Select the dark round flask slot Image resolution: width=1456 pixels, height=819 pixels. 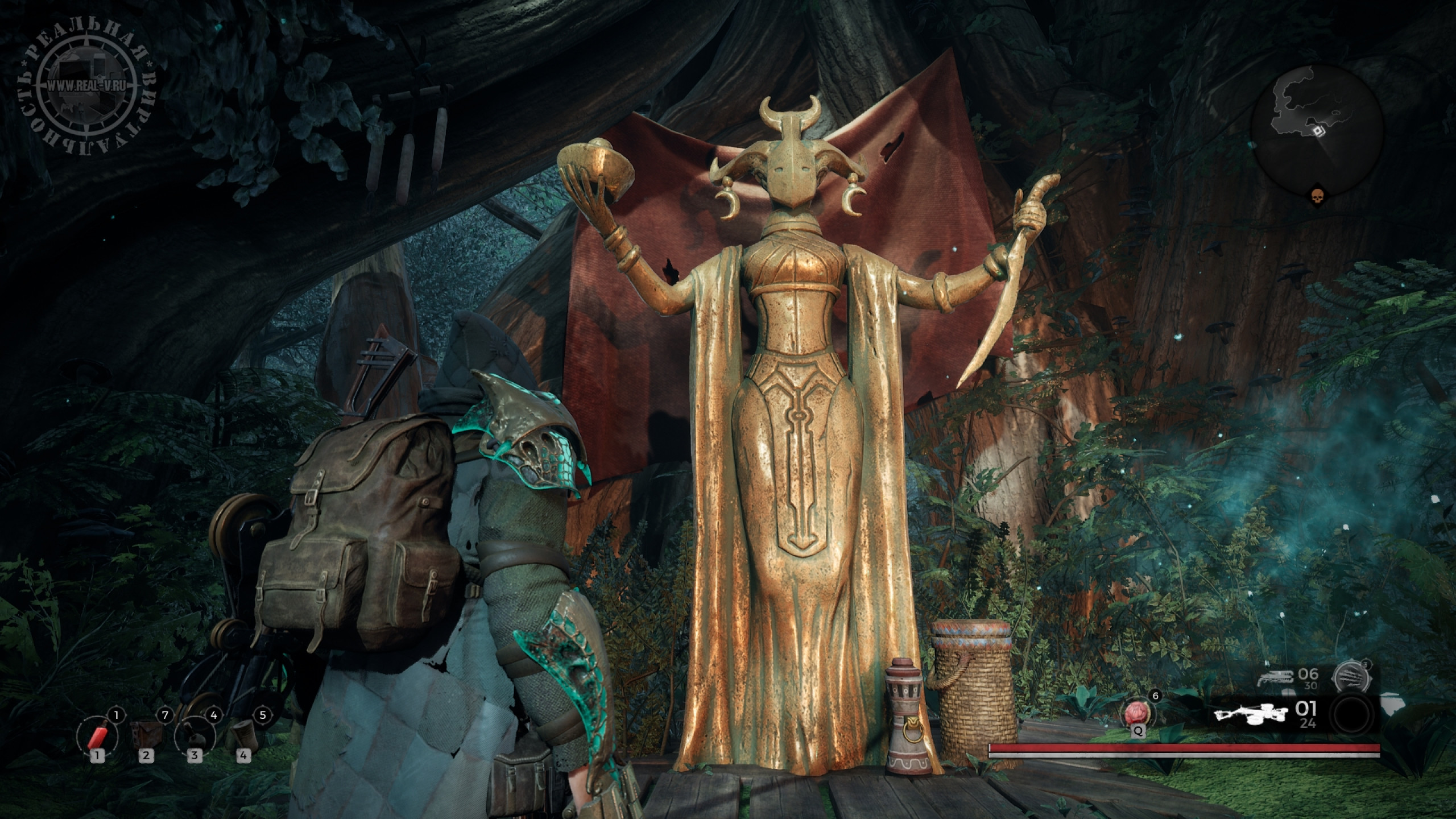coord(195,732)
